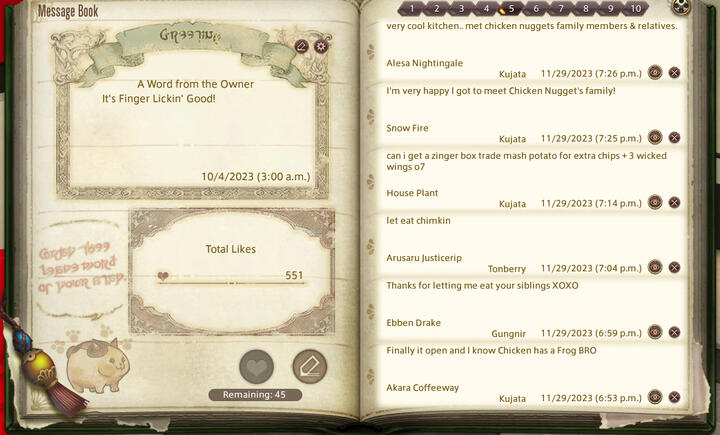Remove Akara Coffeeway's message
This screenshot has height=435, width=720.
click(675, 398)
